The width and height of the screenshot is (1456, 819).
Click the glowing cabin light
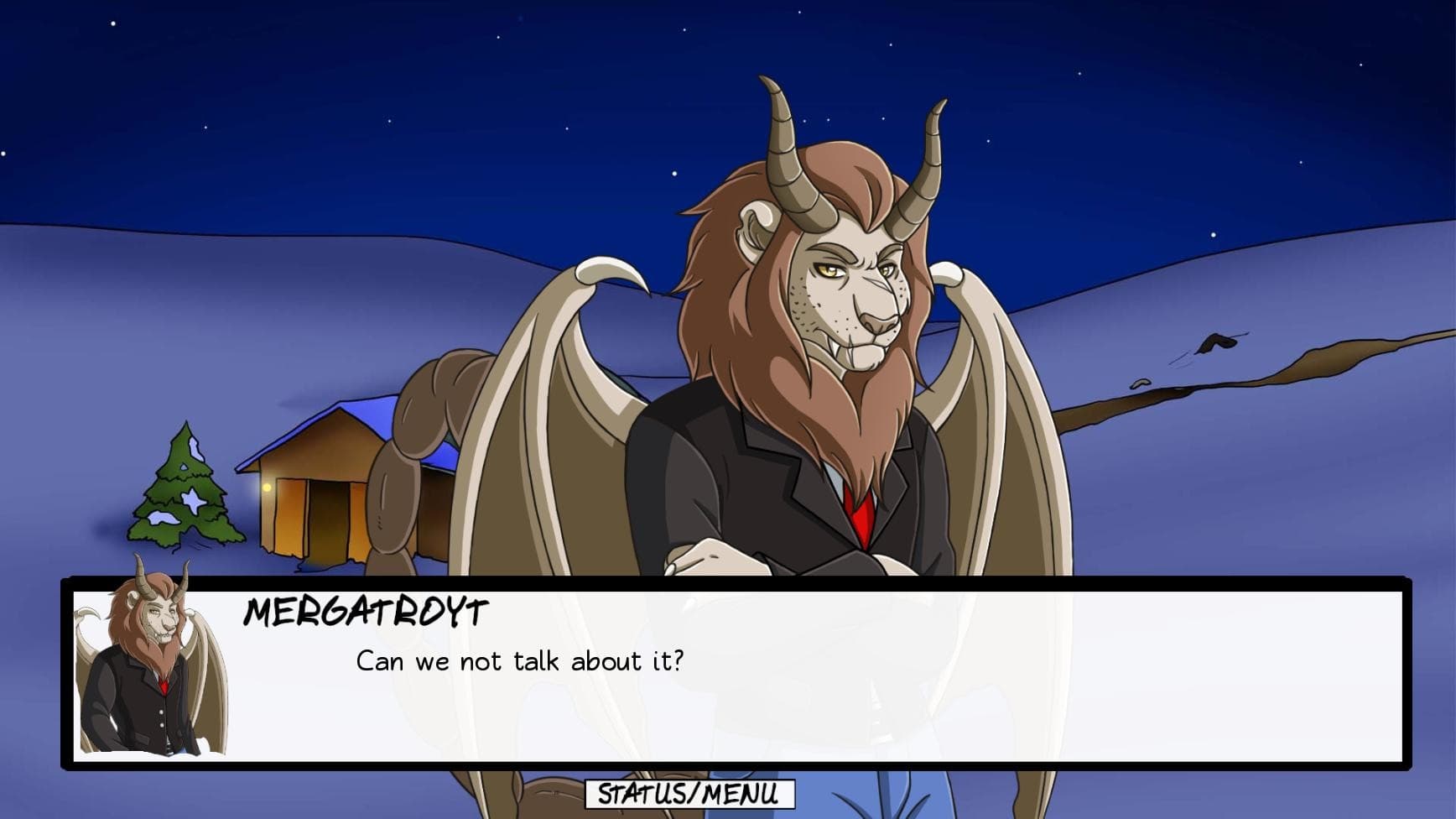(265, 488)
